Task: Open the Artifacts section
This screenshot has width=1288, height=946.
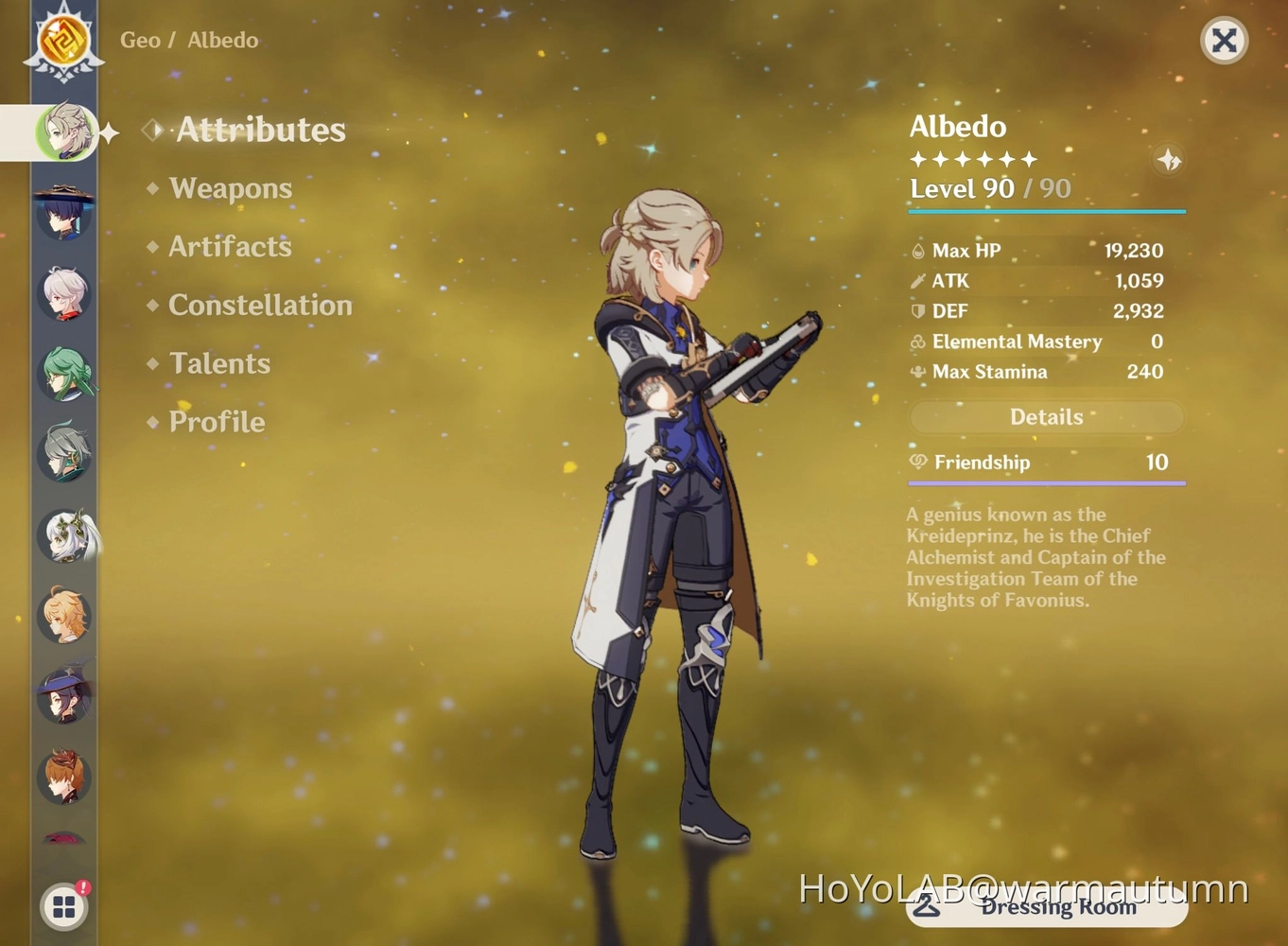Action: [x=230, y=247]
